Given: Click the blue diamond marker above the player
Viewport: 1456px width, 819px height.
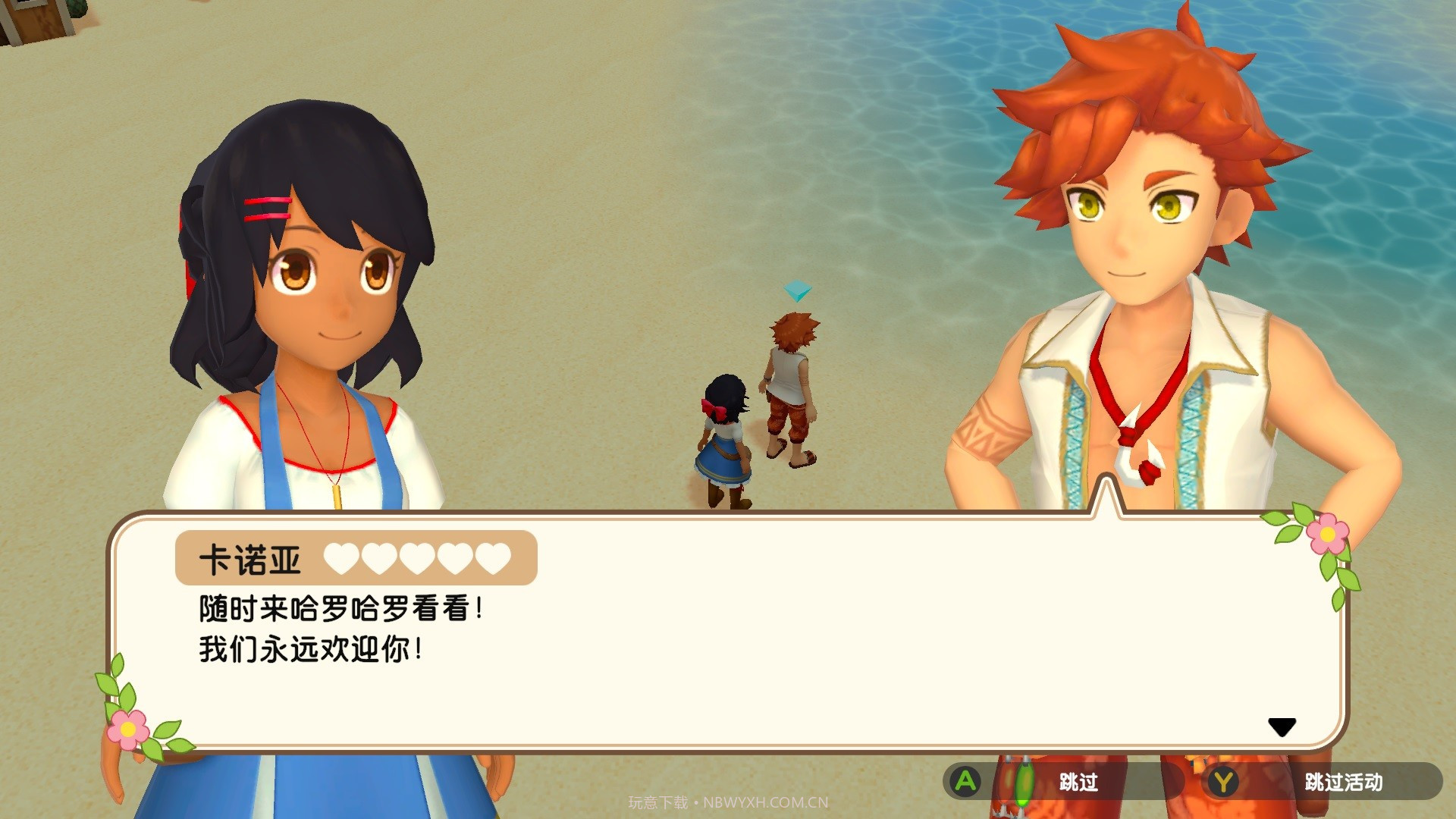Looking at the screenshot, I should pos(797,290).
